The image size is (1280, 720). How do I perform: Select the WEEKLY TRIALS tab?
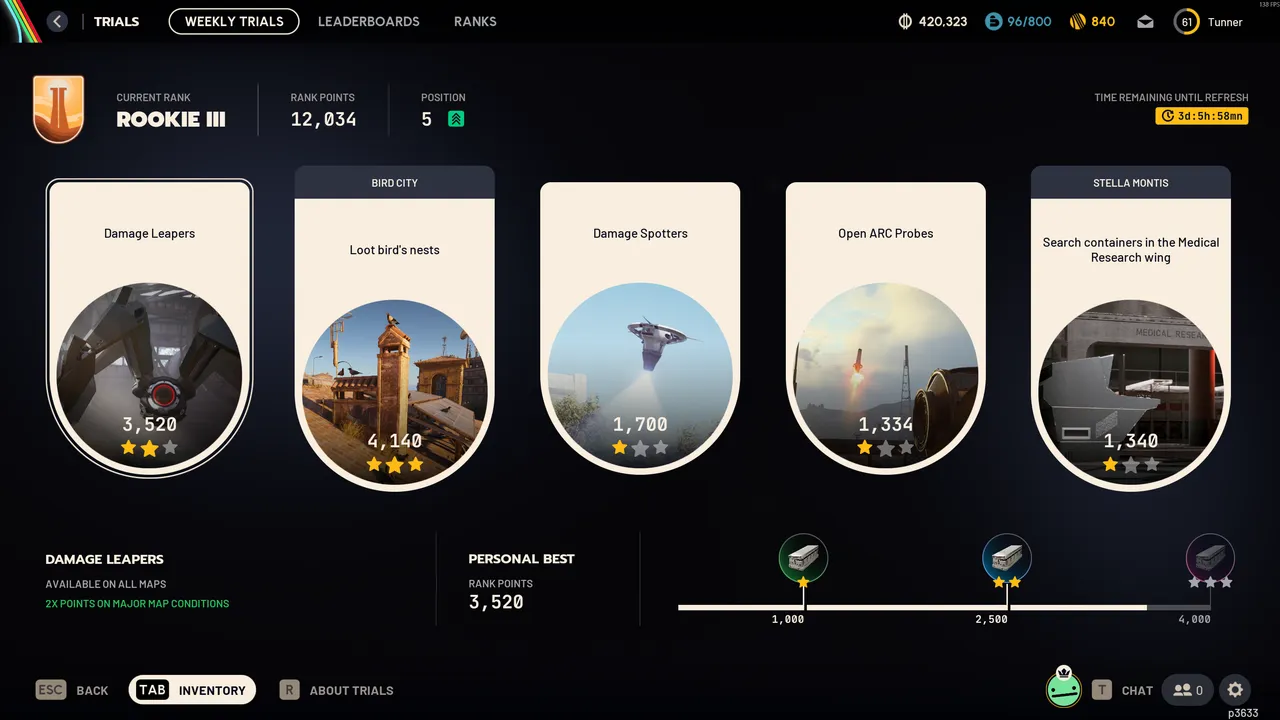pyautogui.click(x=233, y=21)
